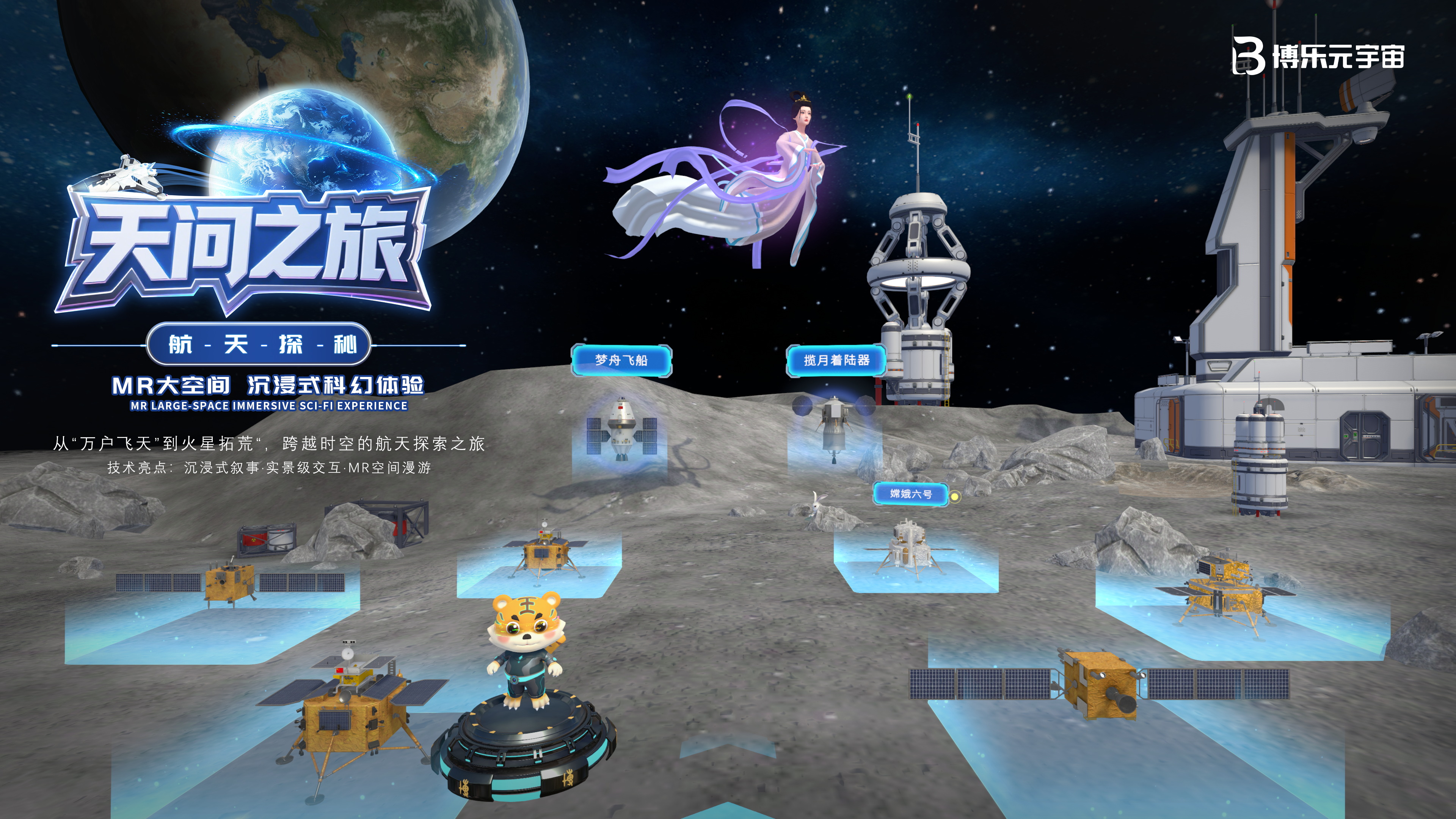1456x819 pixels.
Task: Click the yellow dot beside 嫦娥六号
Action: 955,497
